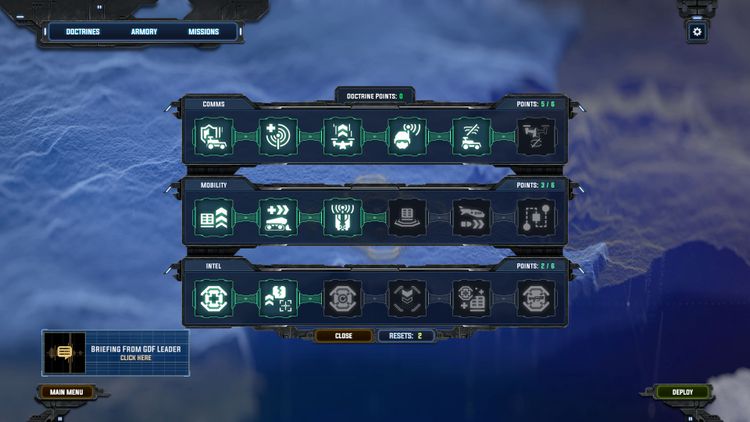The height and width of the screenshot is (422, 750).
Task: Select the Comms shield and vehicle doctrine
Action: pyautogui.click(x=215, y=137)
